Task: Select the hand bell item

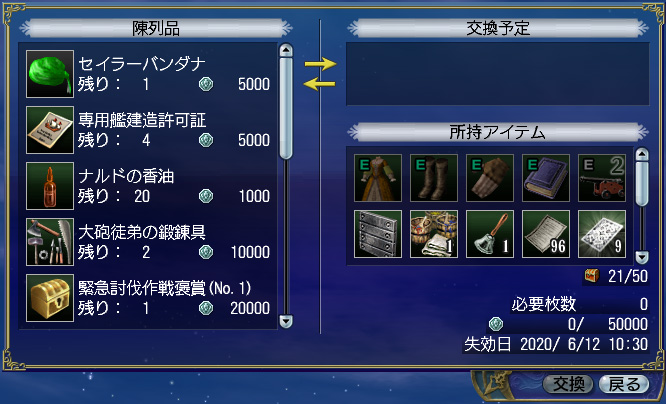Action: pyautogui.click(x=490, y=234)
